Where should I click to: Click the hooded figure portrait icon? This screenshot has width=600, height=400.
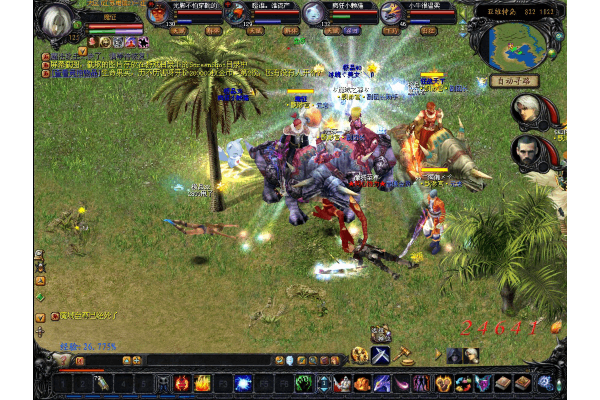[454, 354]
